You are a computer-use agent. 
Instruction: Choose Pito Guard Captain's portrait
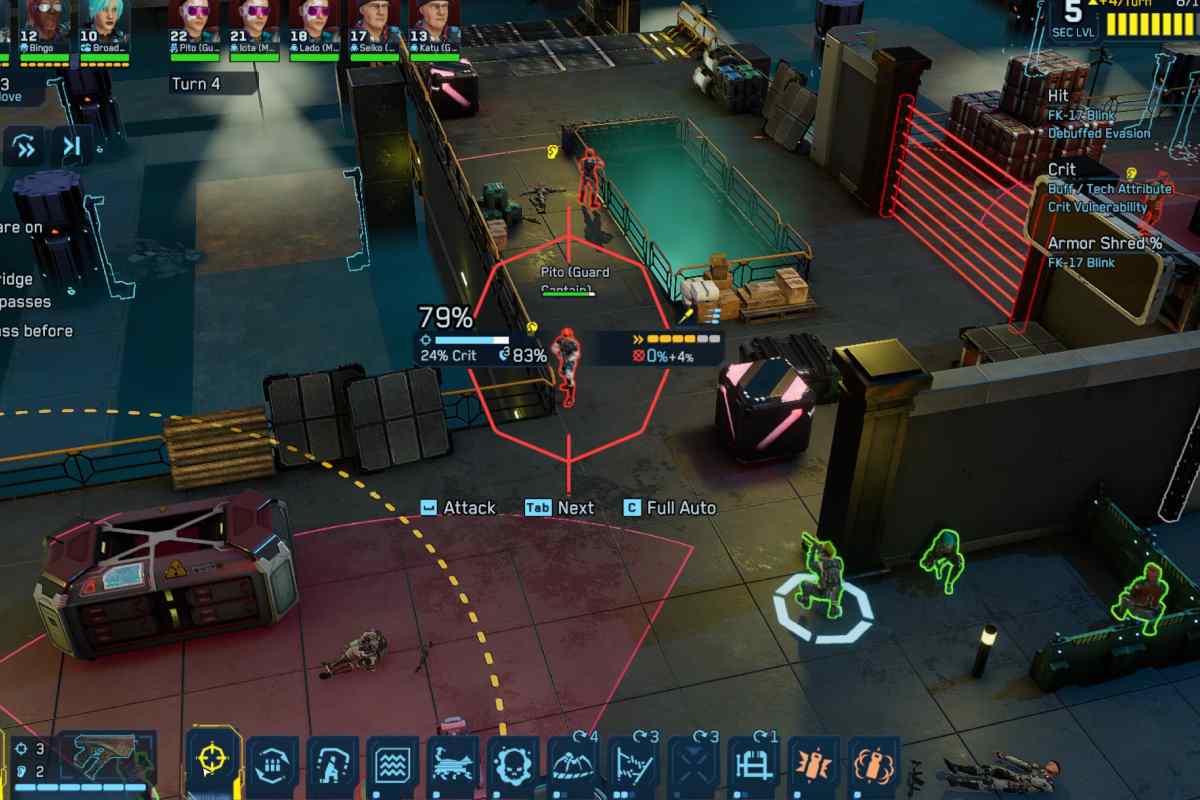point(194,27)
